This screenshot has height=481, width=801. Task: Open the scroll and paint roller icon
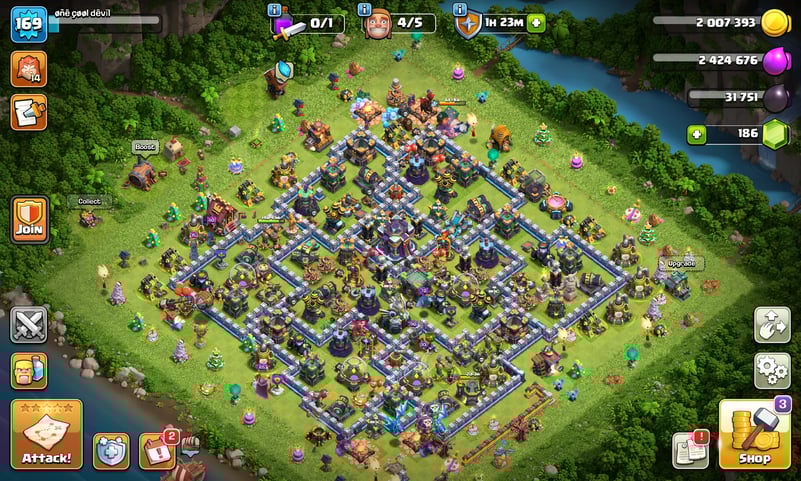click(29, 112)
